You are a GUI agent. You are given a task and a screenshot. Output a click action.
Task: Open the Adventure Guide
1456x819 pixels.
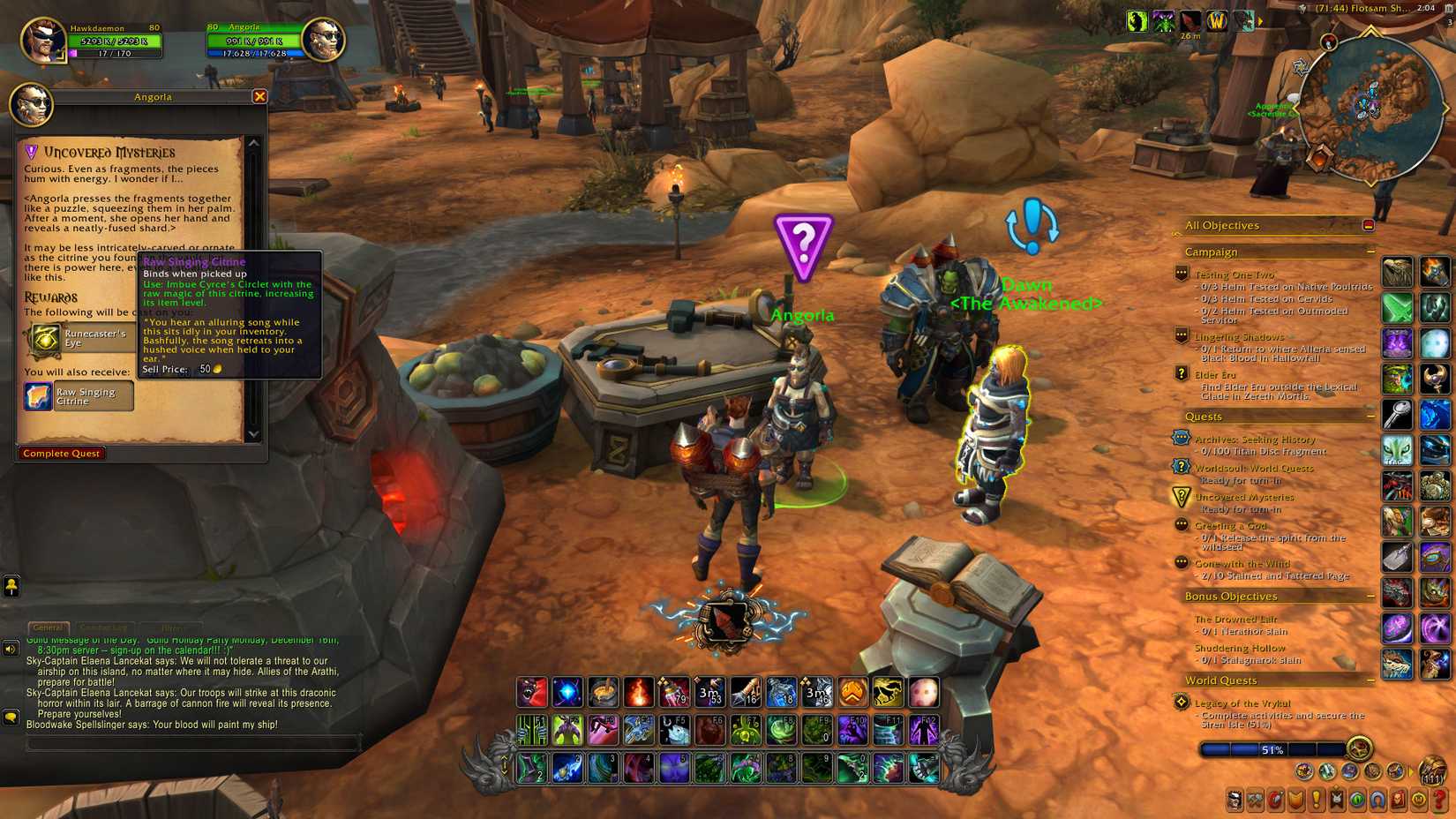[1399, 800]
